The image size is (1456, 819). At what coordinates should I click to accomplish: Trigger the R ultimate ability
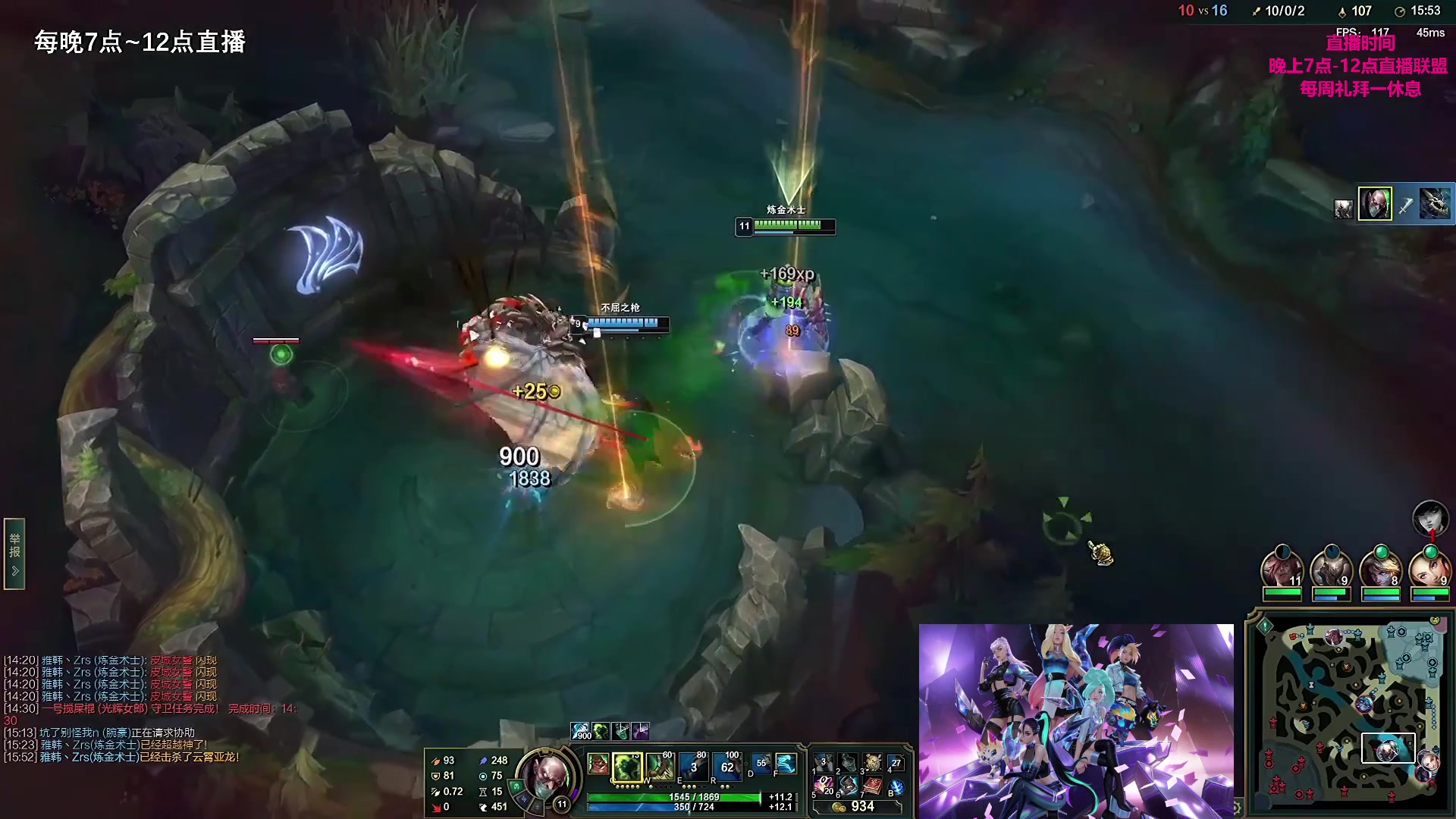point(726,767)
